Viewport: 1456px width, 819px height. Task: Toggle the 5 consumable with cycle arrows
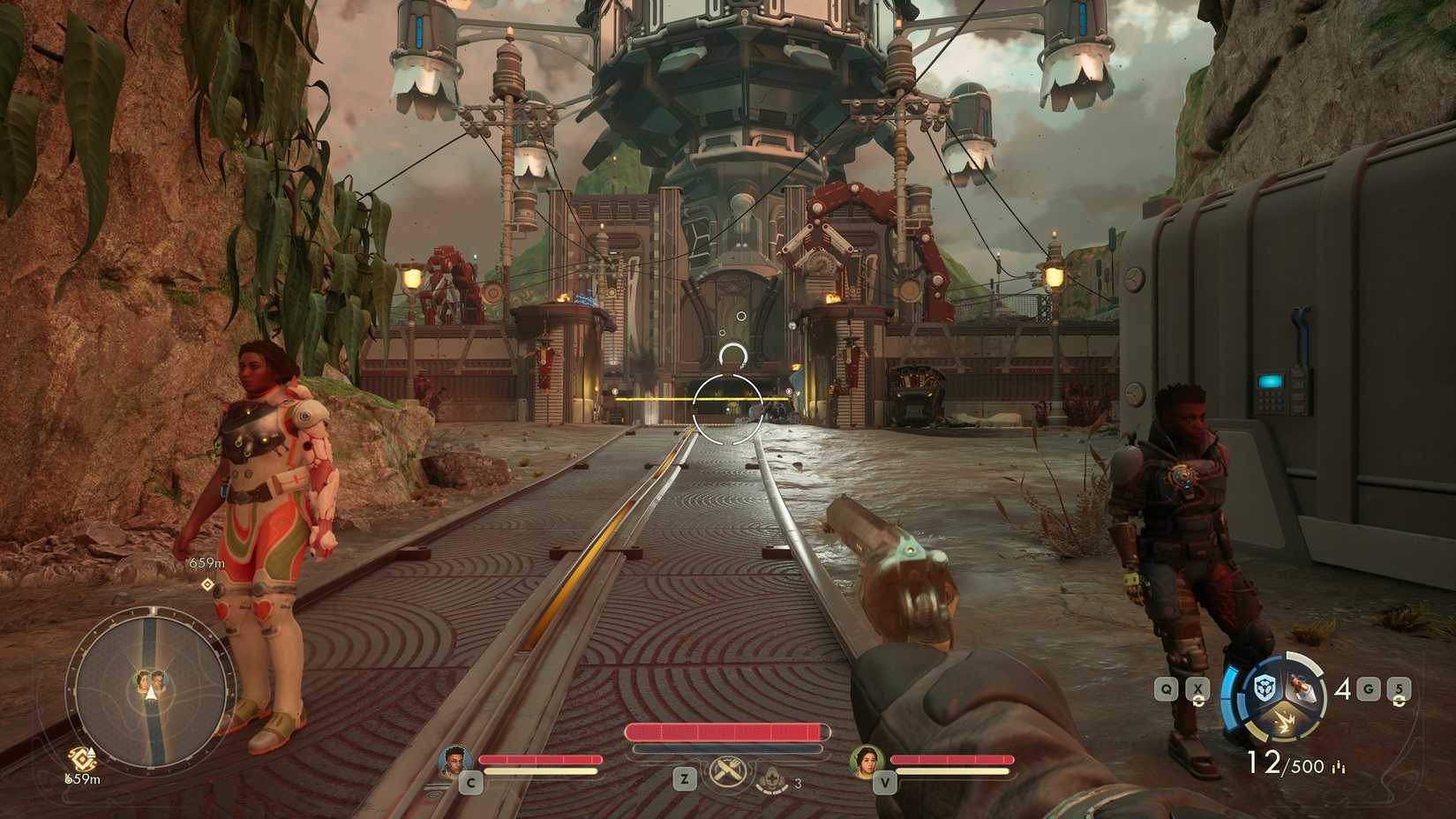[x=1398, y=688]
